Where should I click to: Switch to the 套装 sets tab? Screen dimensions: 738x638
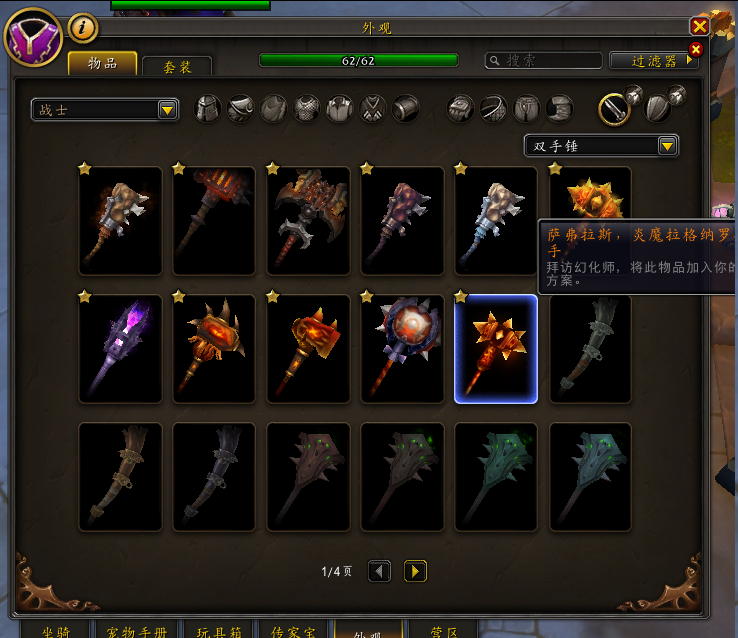pyautogui.click(x=176, y=67)
